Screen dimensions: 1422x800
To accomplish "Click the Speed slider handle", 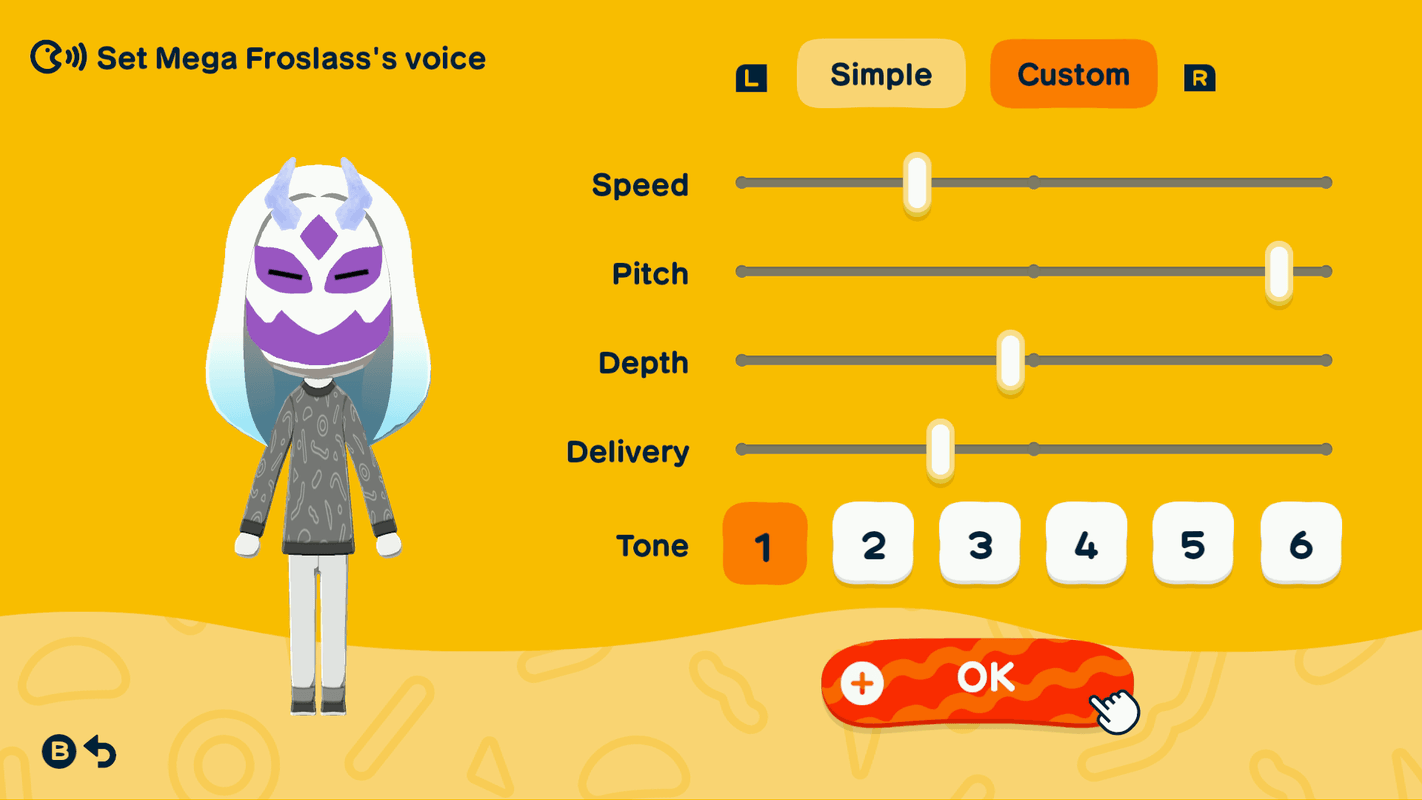I will tap(916, 183).
